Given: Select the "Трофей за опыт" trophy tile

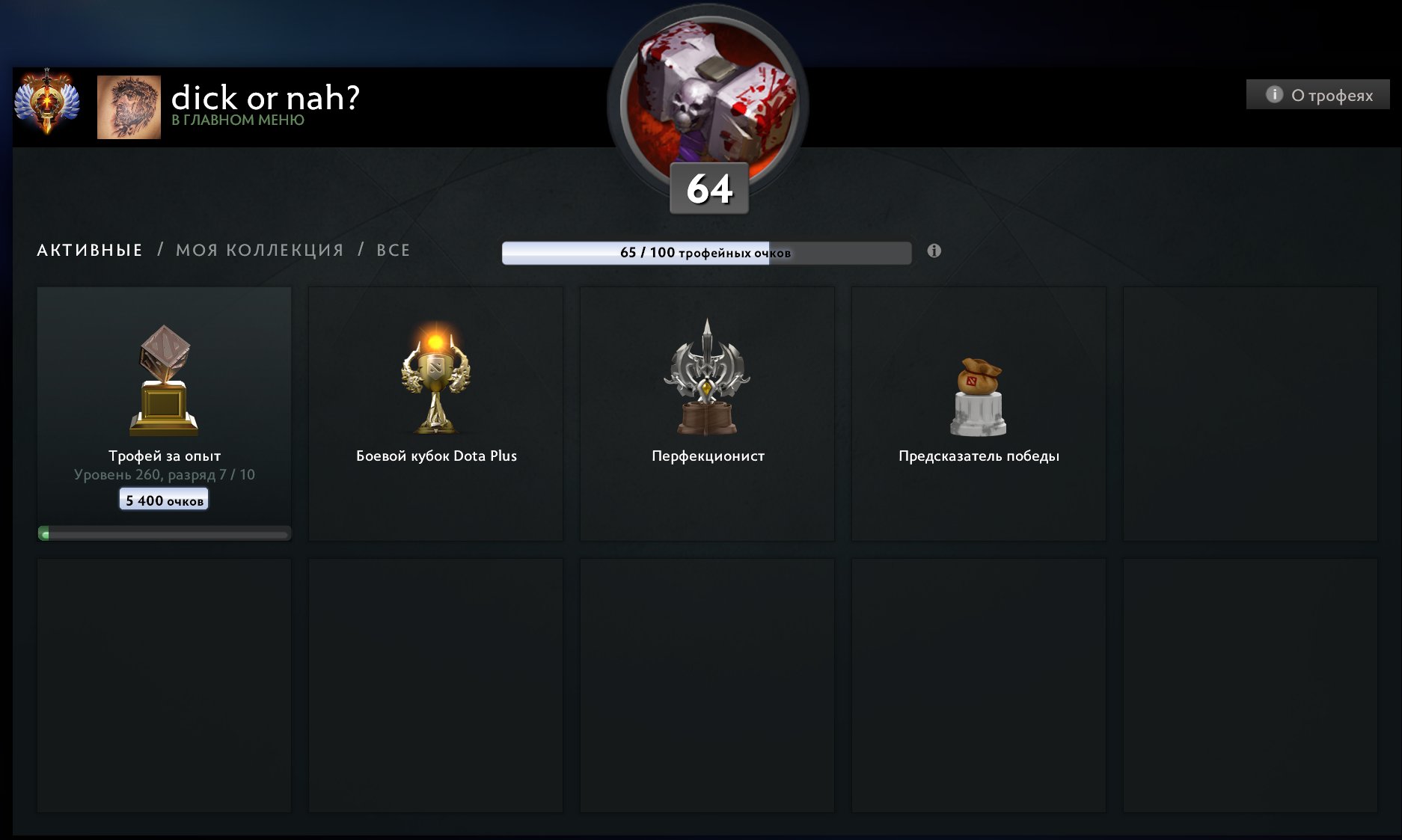Looking at the screenshot, I should point(165,413).
